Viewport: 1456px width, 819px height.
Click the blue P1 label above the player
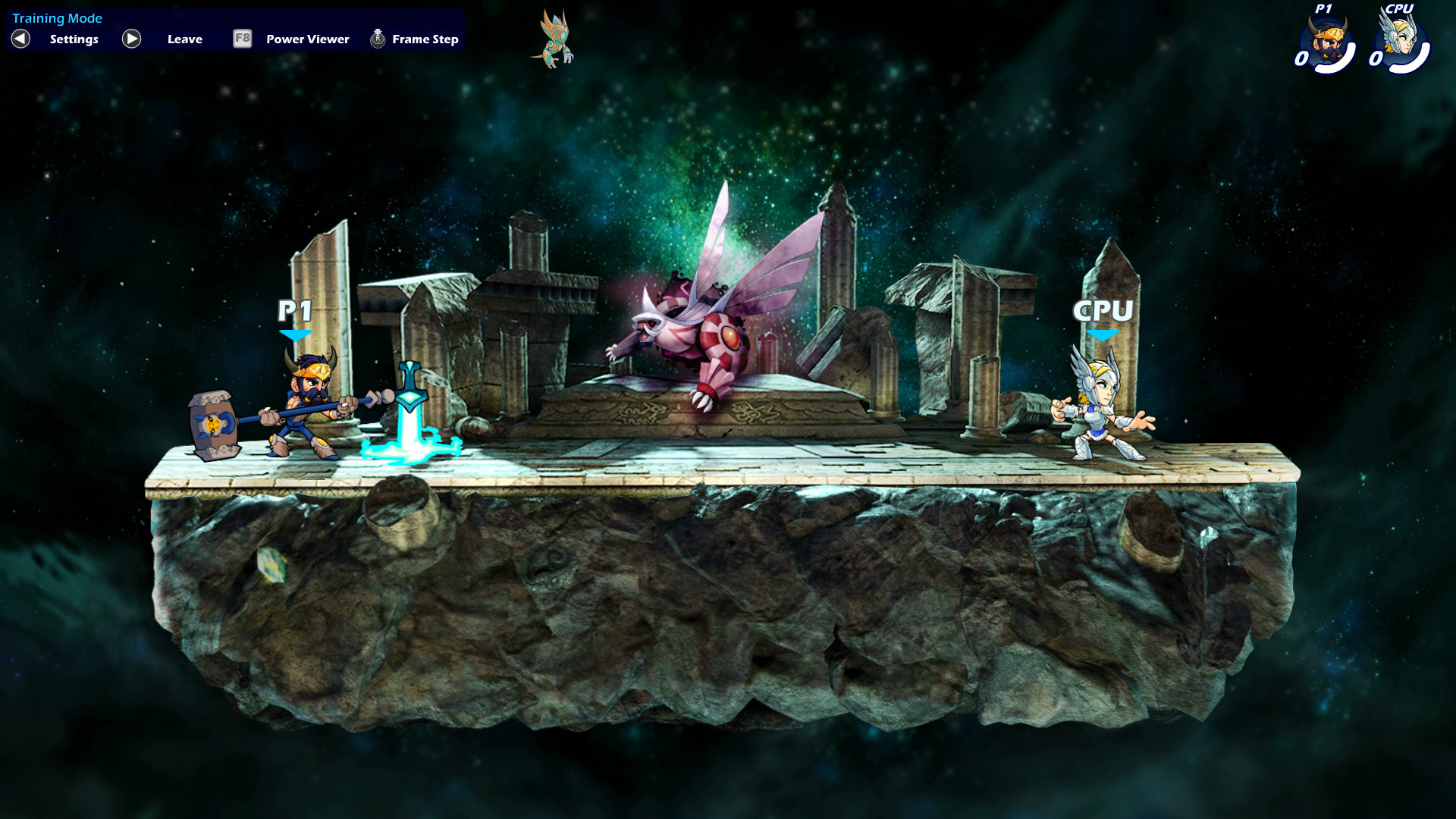[x=295, y=311]
